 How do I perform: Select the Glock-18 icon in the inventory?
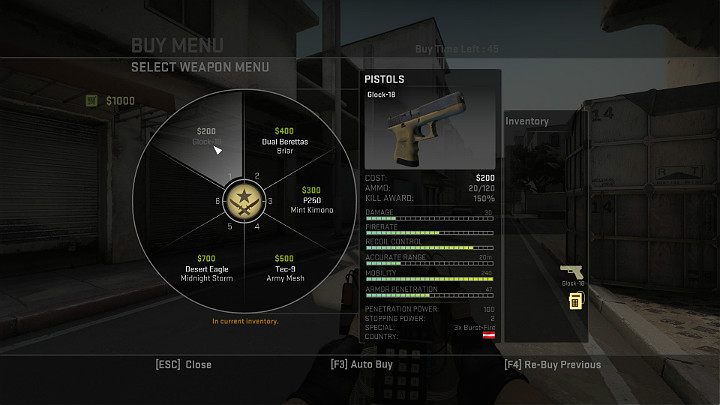click(x=572, y=272)
